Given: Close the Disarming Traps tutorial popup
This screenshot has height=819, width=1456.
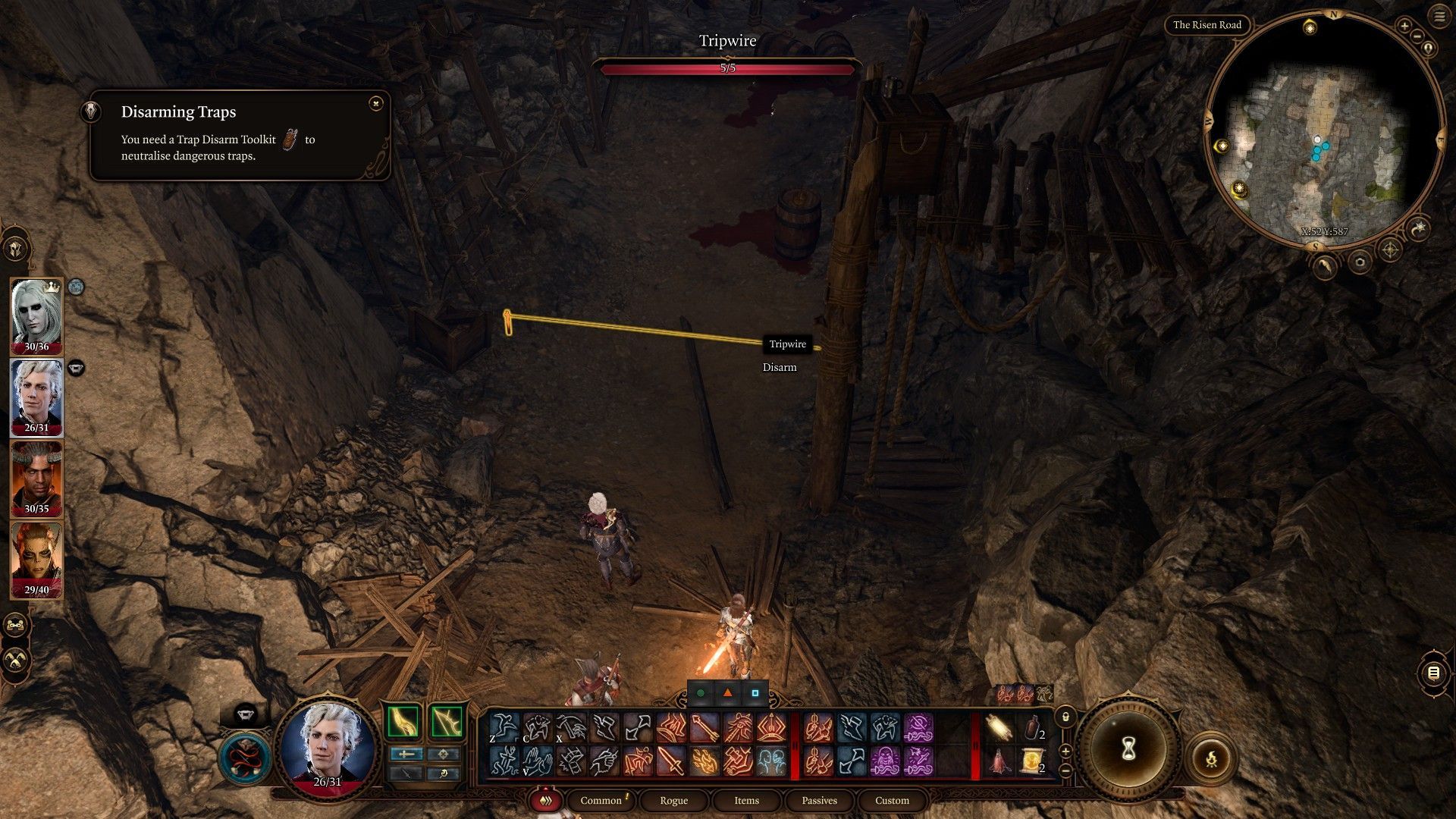Looking at the screenshot, I should (376, 103).
